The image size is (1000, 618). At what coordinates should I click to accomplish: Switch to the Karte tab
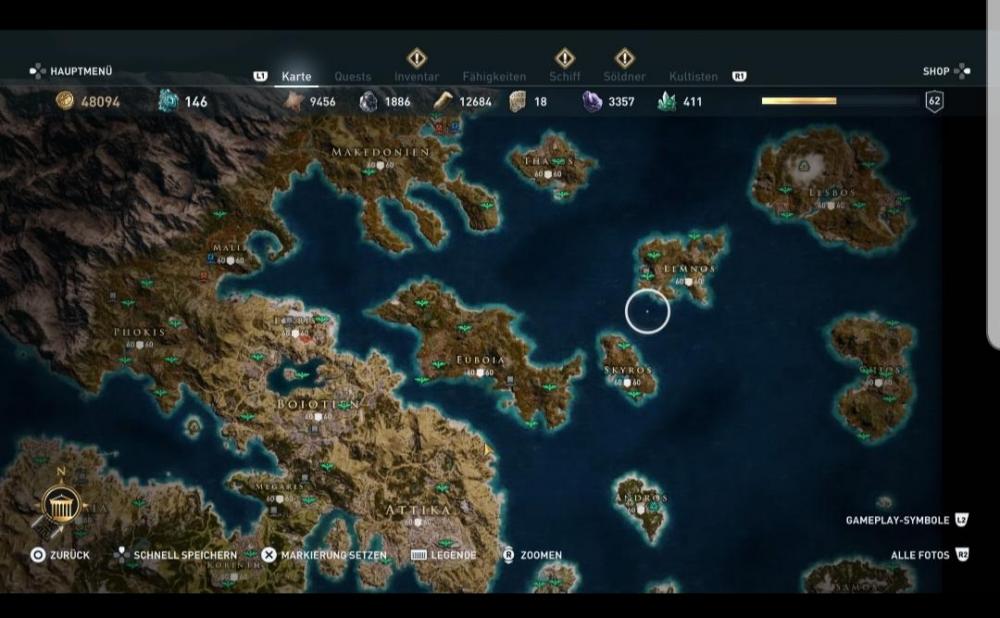[296, 76]
